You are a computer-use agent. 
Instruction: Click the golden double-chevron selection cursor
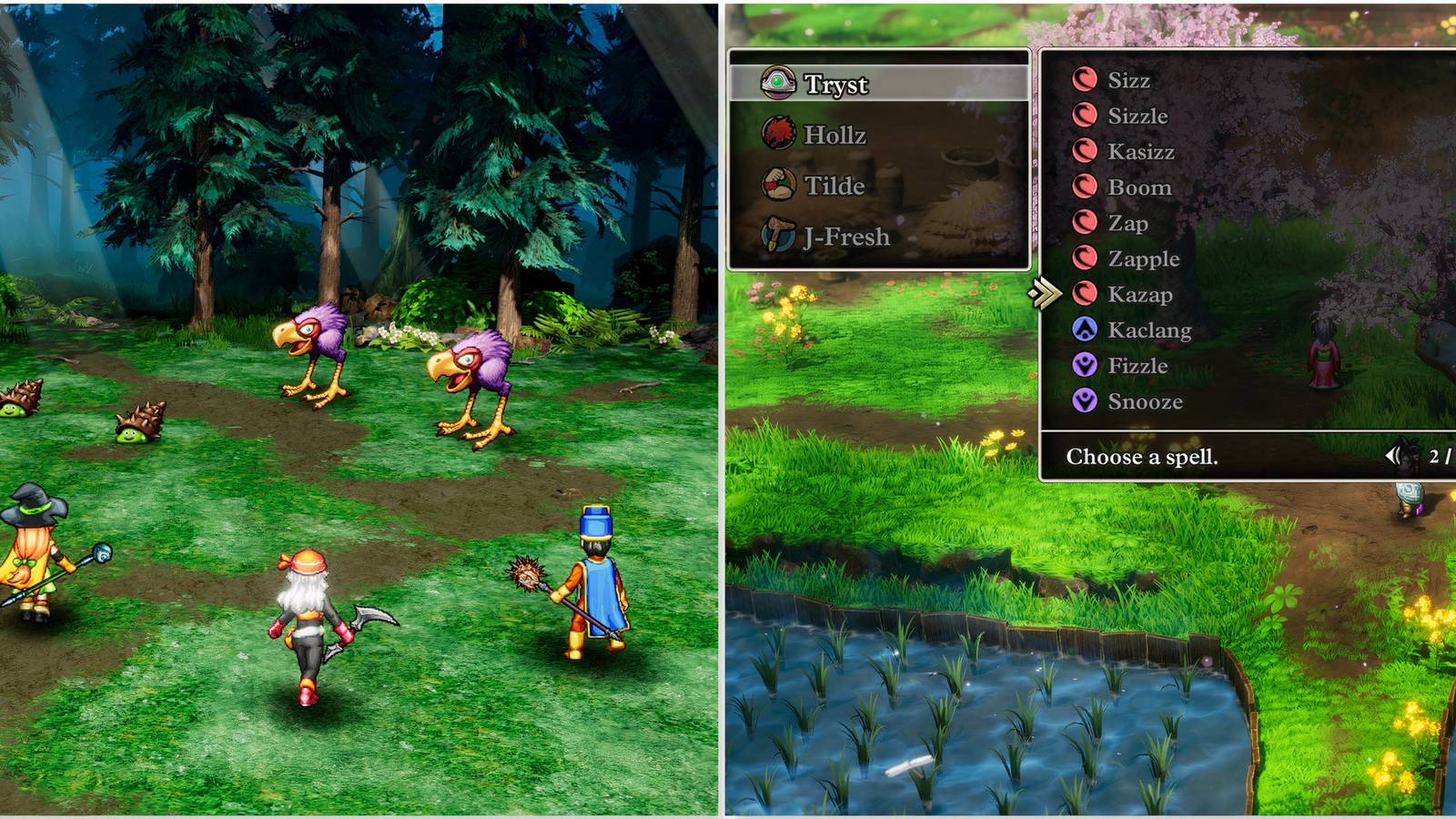click(x=1046, y=293)
